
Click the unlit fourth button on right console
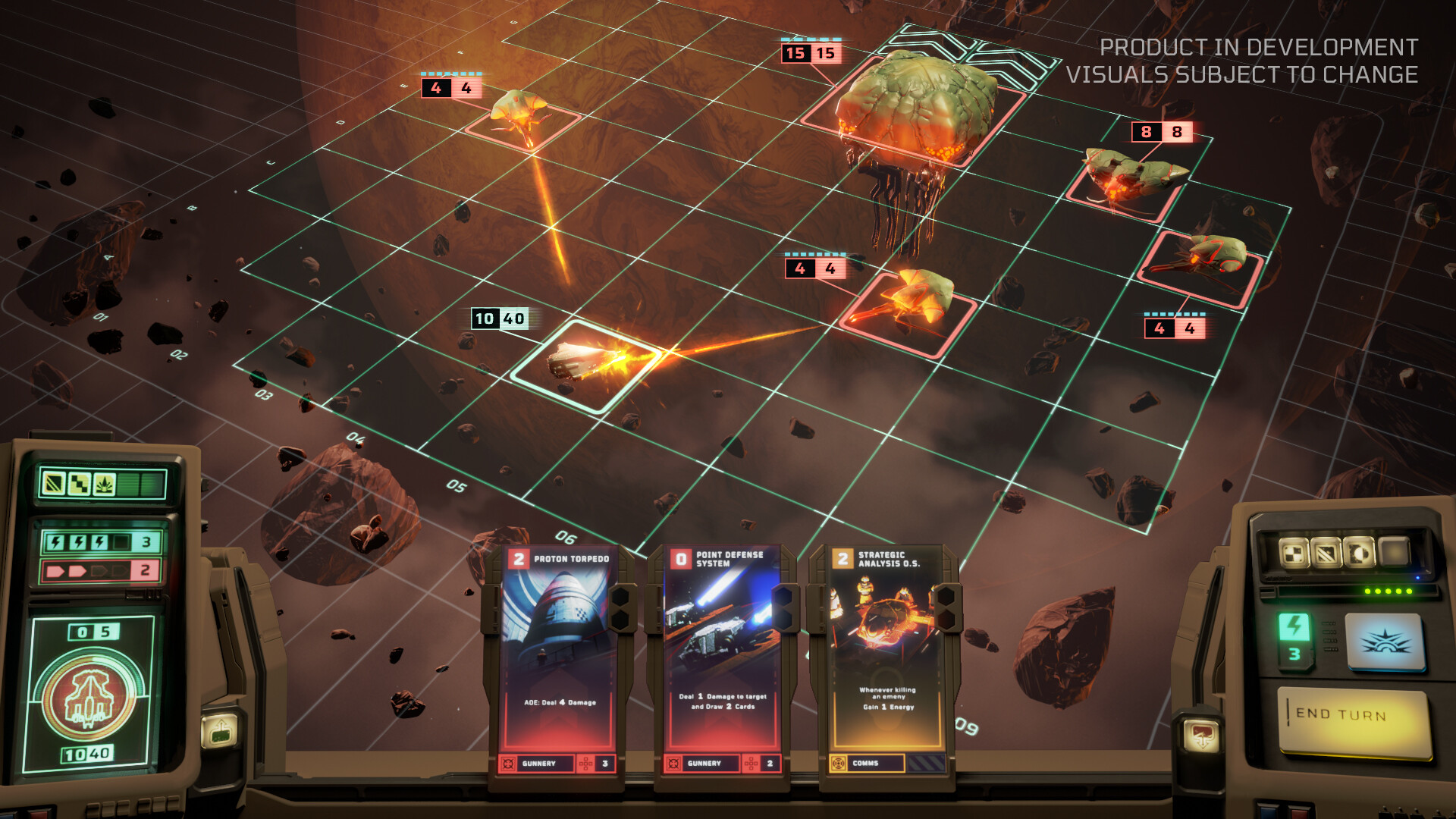click(1392, 551)
